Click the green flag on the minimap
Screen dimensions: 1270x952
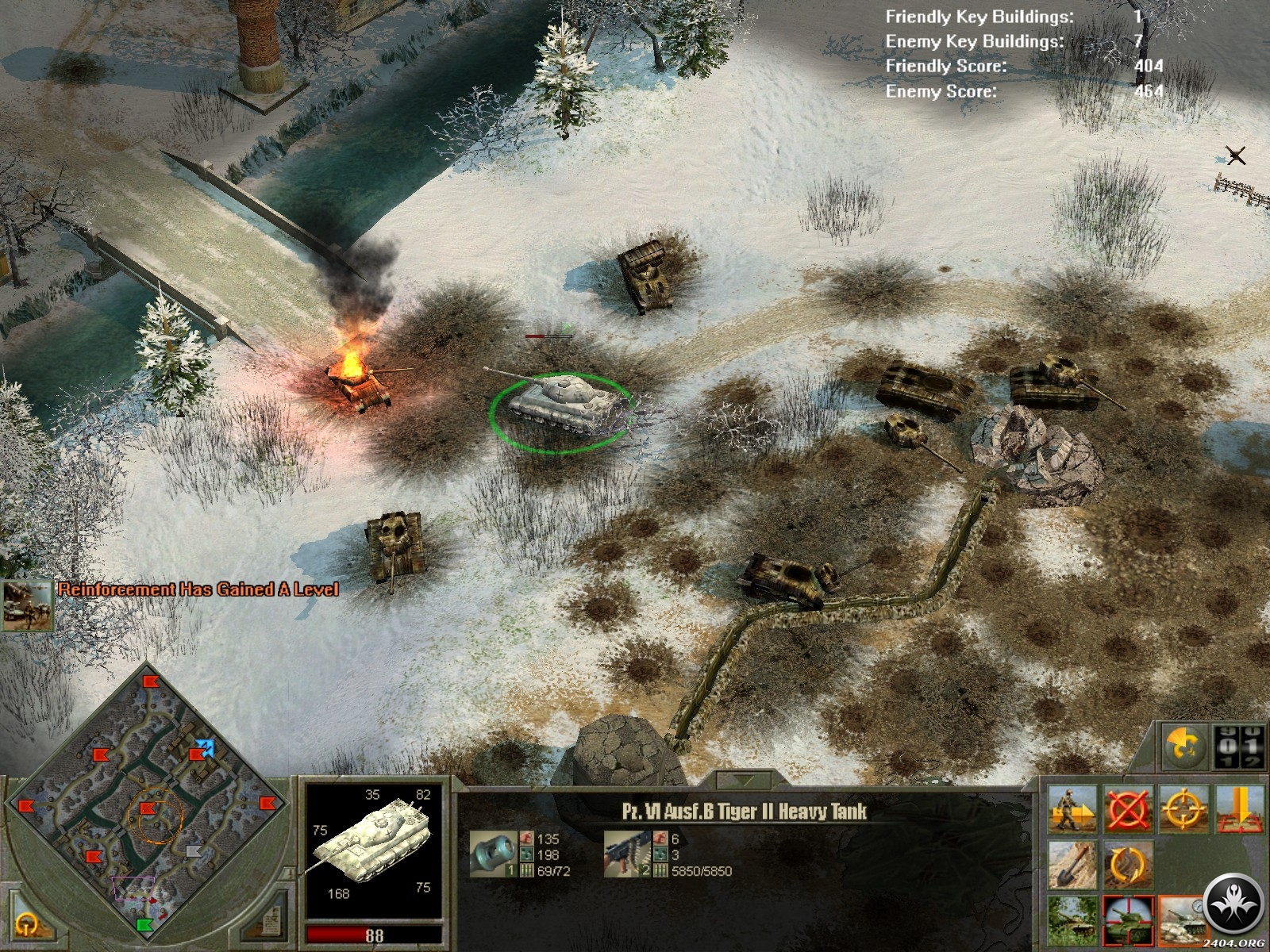(144, 924)
